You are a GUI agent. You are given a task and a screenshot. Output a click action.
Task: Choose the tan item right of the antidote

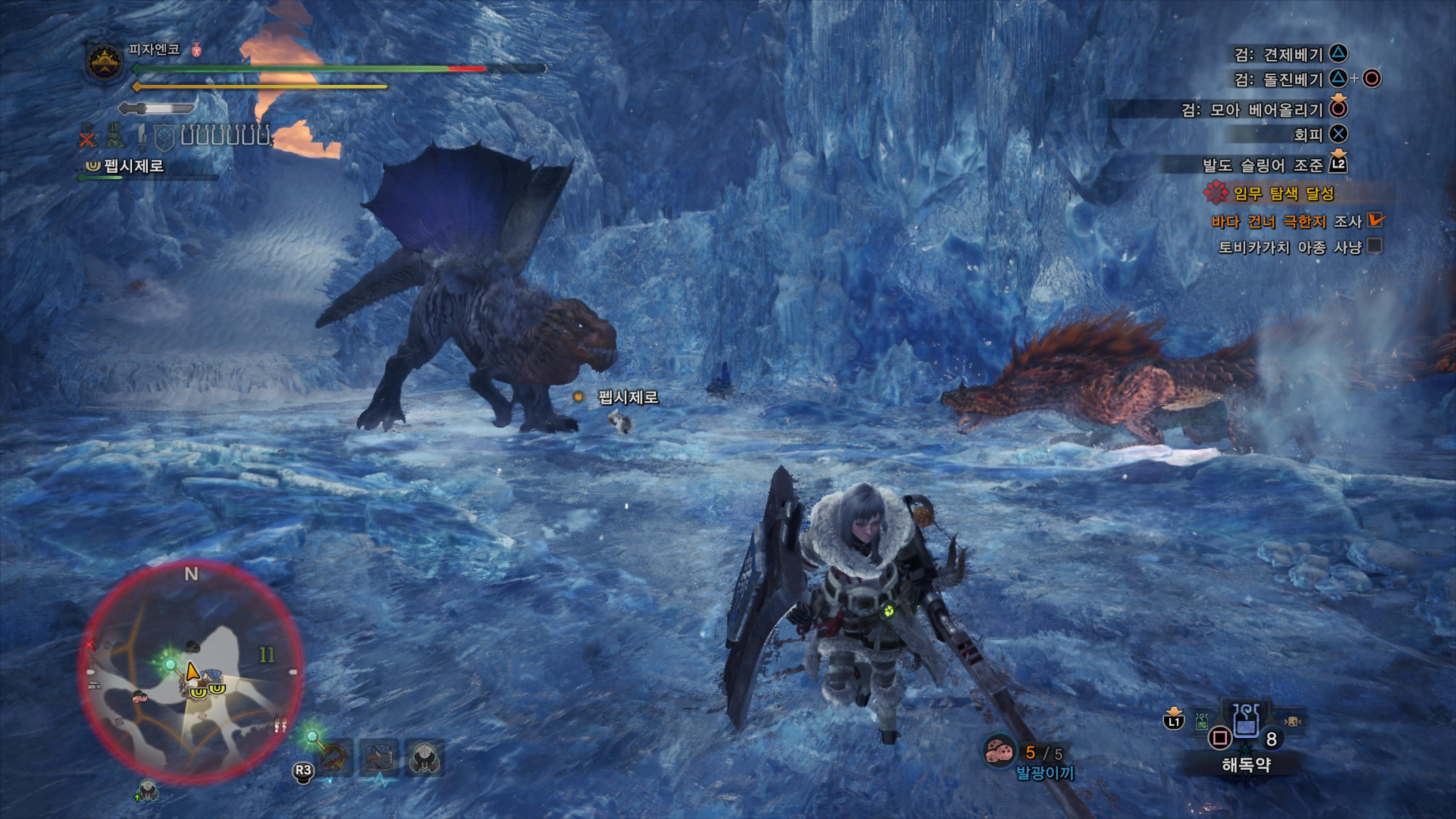coord(1292,721)
